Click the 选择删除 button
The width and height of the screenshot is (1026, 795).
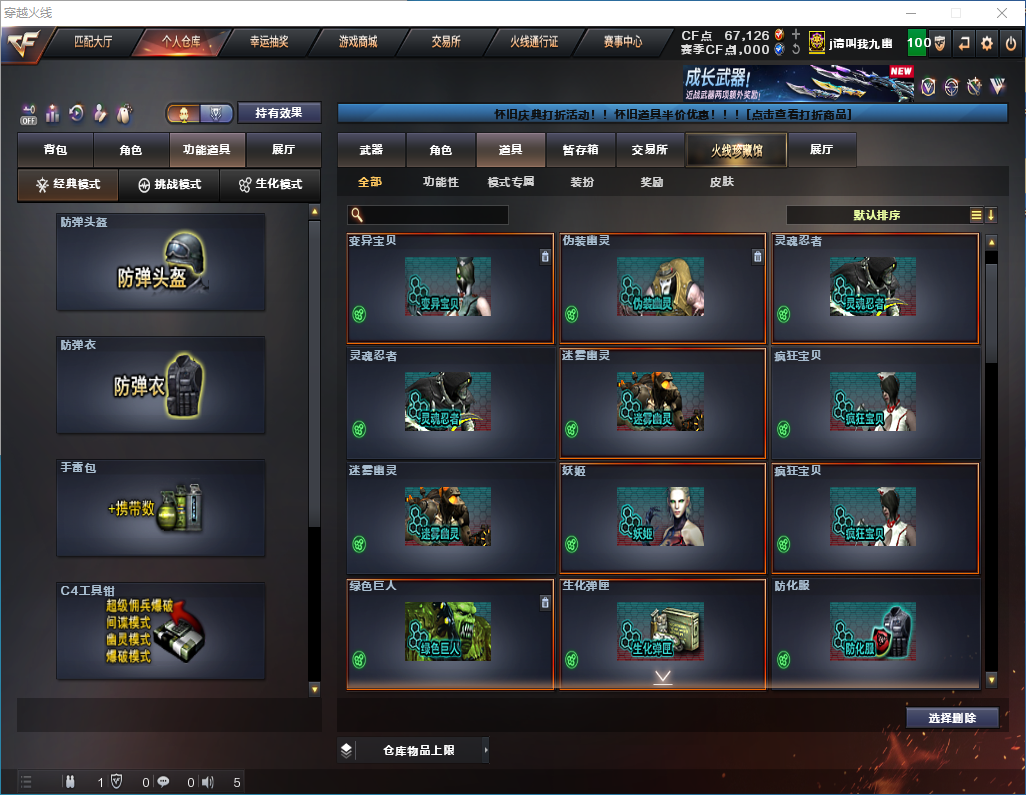pyautogui.click(x=952, y=718)
